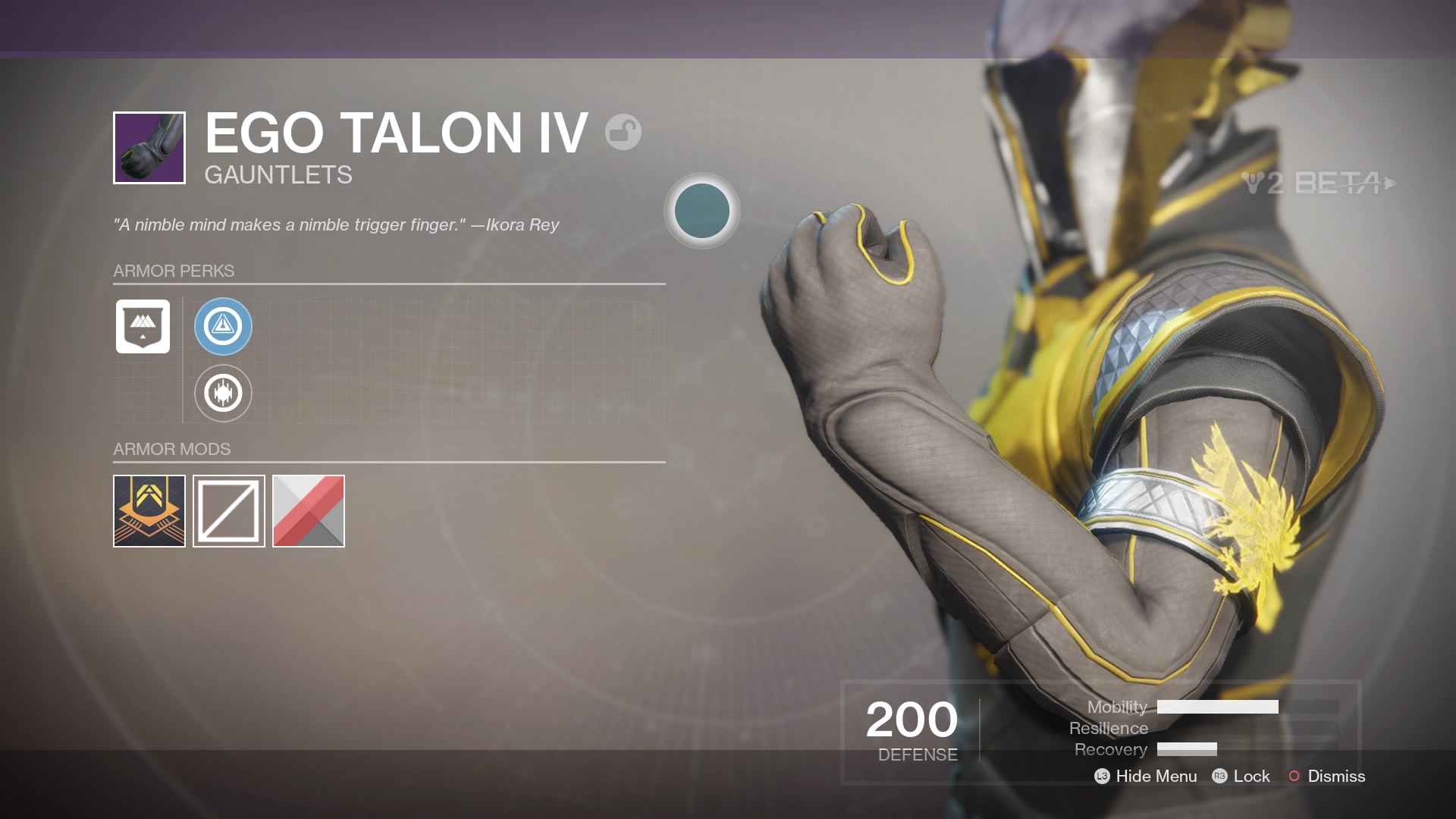
Task: Toggle Hide Menu to view the character
Action: [1153, 777]
